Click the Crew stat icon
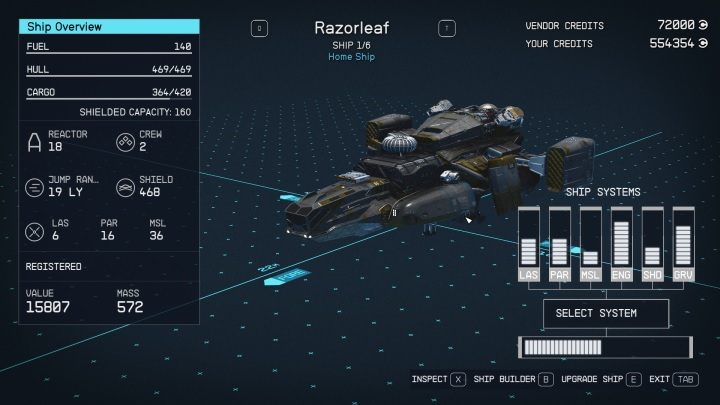 click(x=125, y=141)
